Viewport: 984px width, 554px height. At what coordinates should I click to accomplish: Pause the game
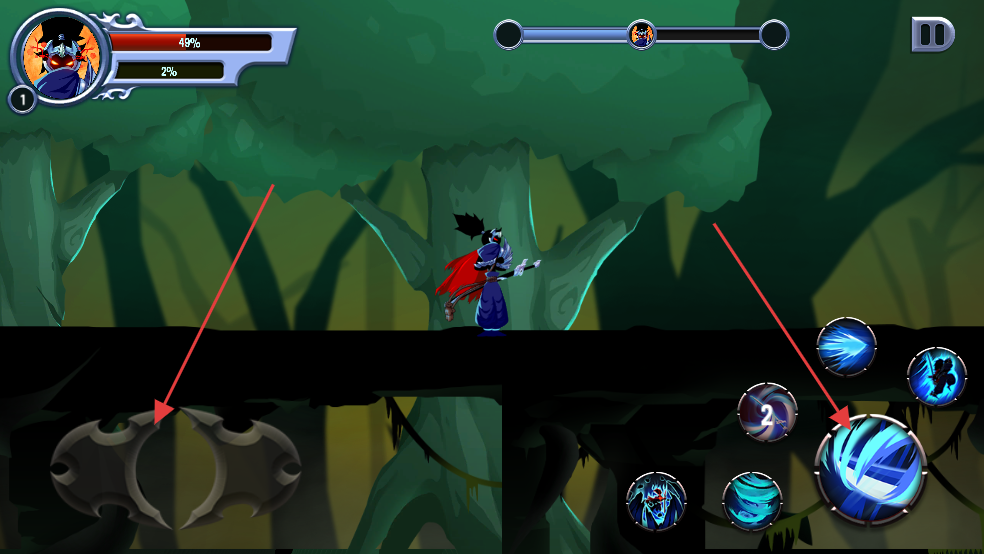tap(932, 35)
